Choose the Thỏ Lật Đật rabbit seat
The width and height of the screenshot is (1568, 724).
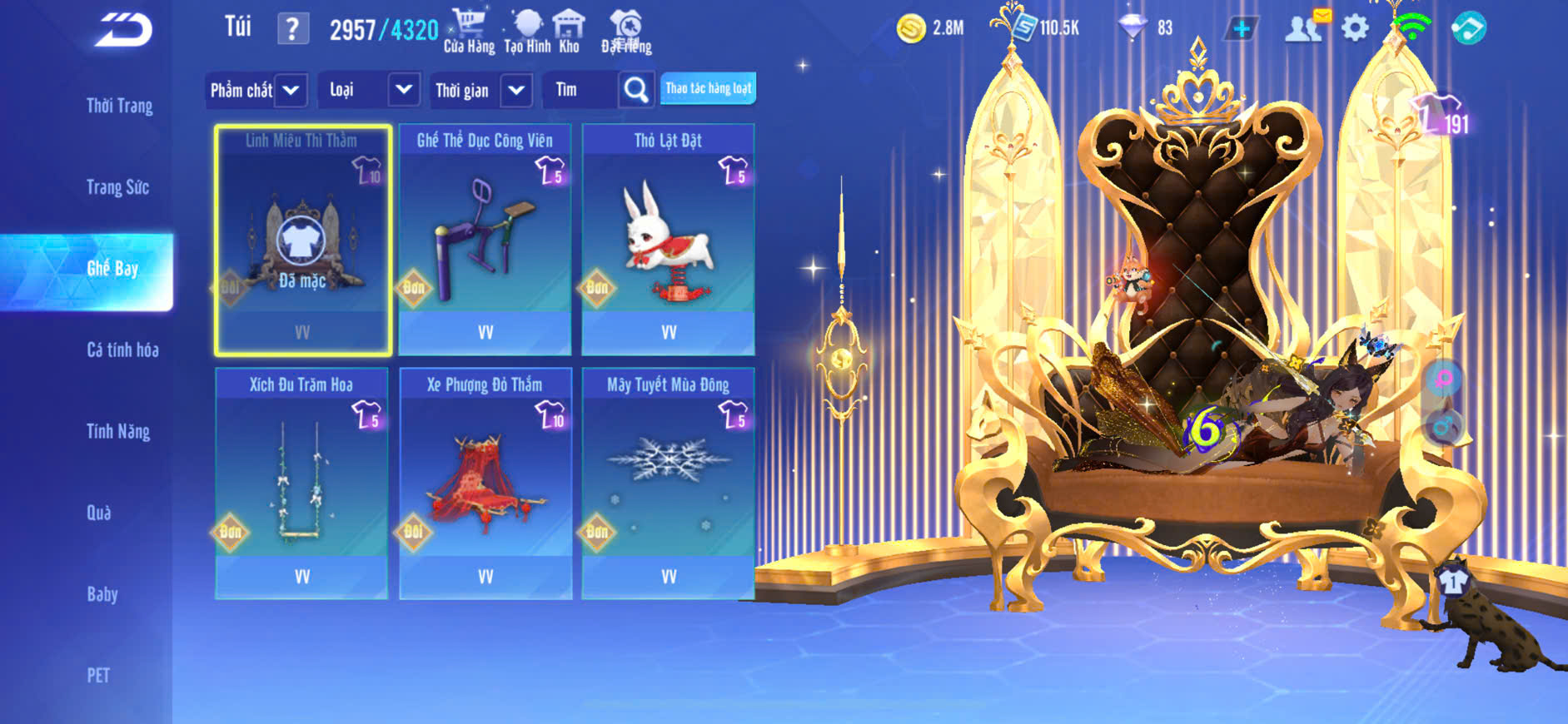(668, 240)
